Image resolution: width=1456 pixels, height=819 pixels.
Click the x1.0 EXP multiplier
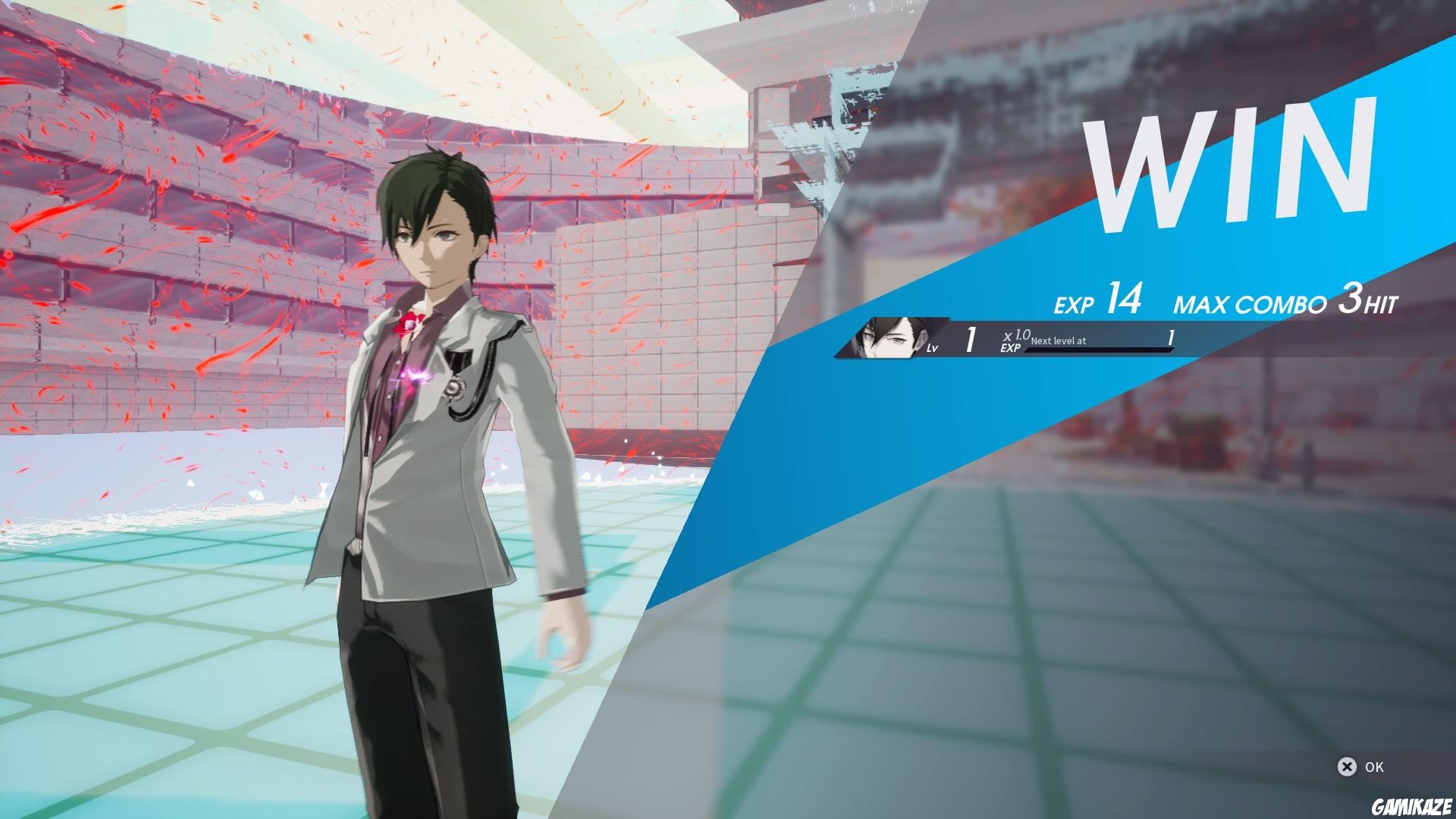tap(1013, 339)
